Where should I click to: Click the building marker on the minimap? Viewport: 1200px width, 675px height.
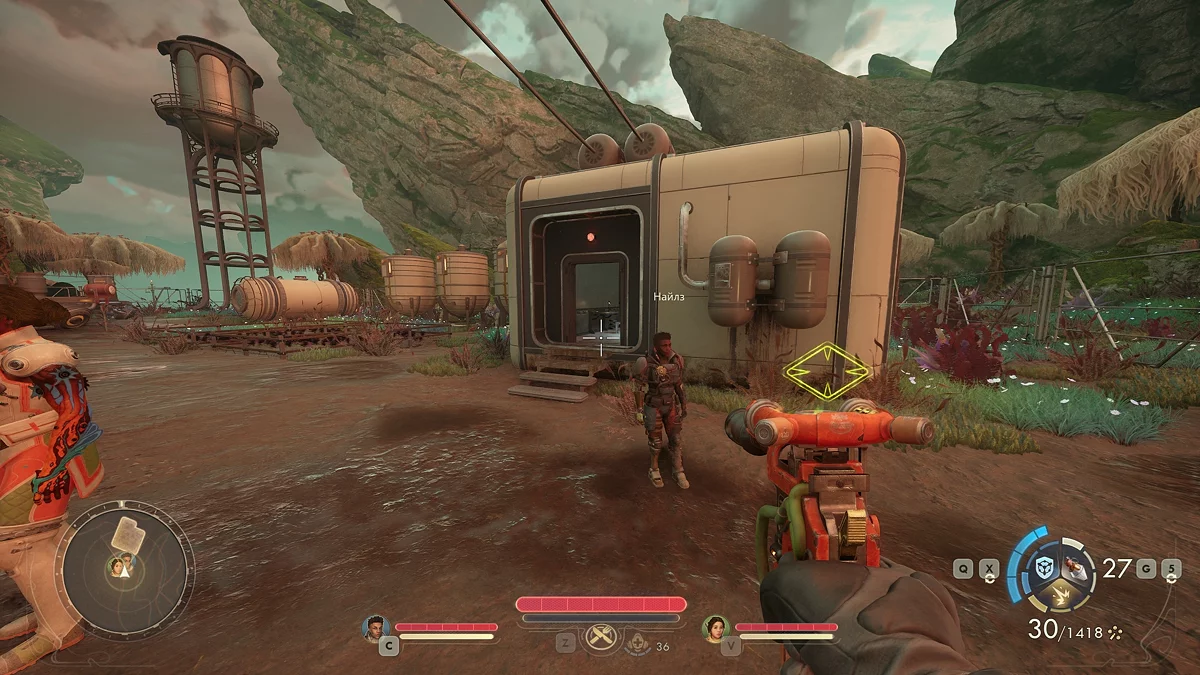coord(126,532)
